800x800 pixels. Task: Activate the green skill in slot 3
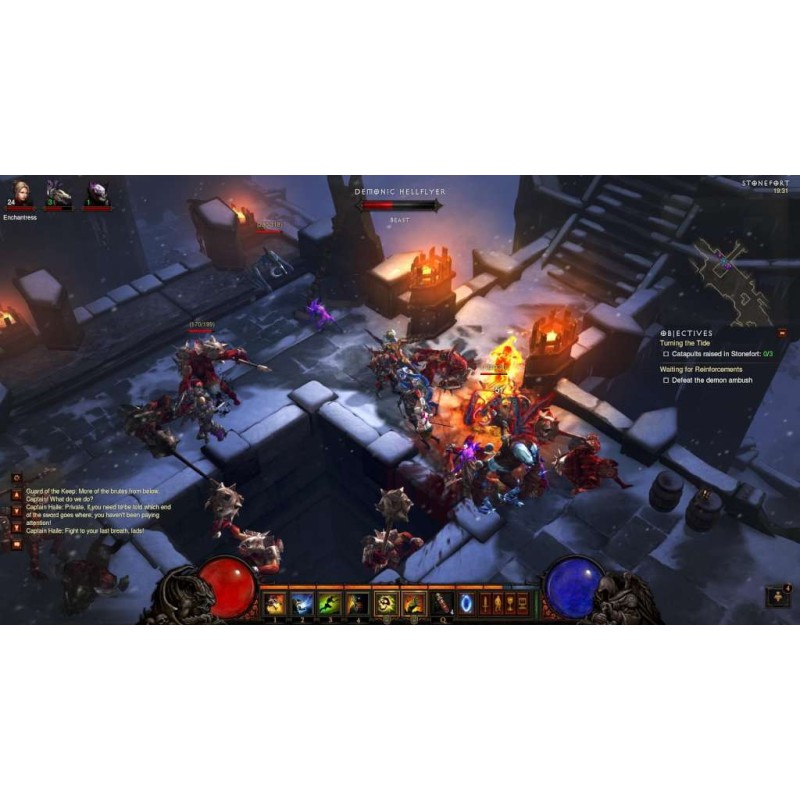(329, 603)
